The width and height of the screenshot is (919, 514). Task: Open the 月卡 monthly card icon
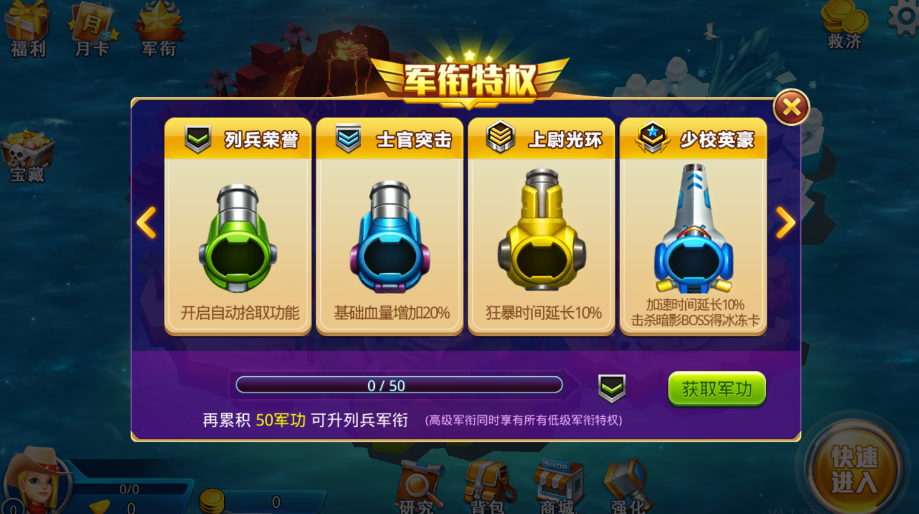click(x=92, y=27)
